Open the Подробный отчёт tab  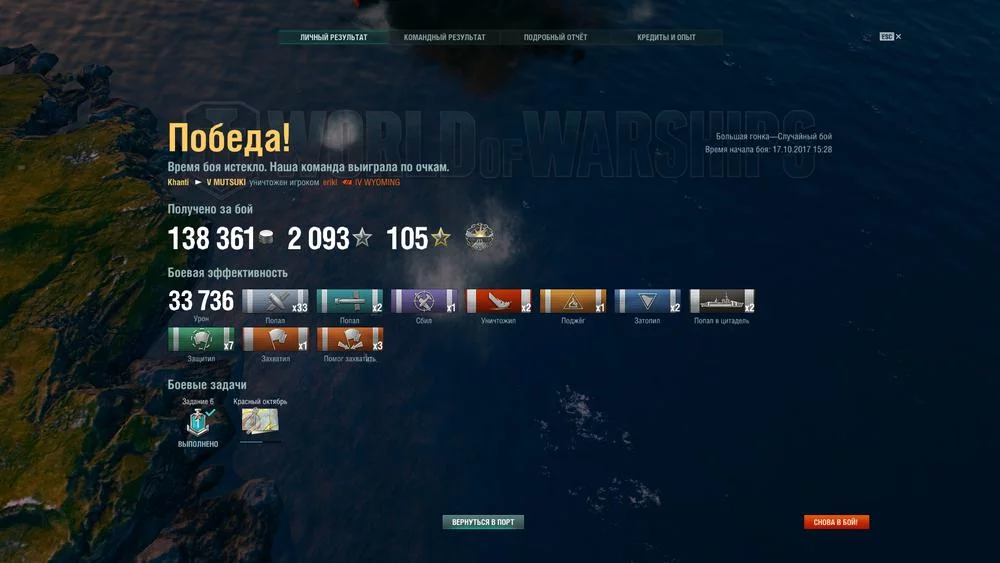click(555, 38)
